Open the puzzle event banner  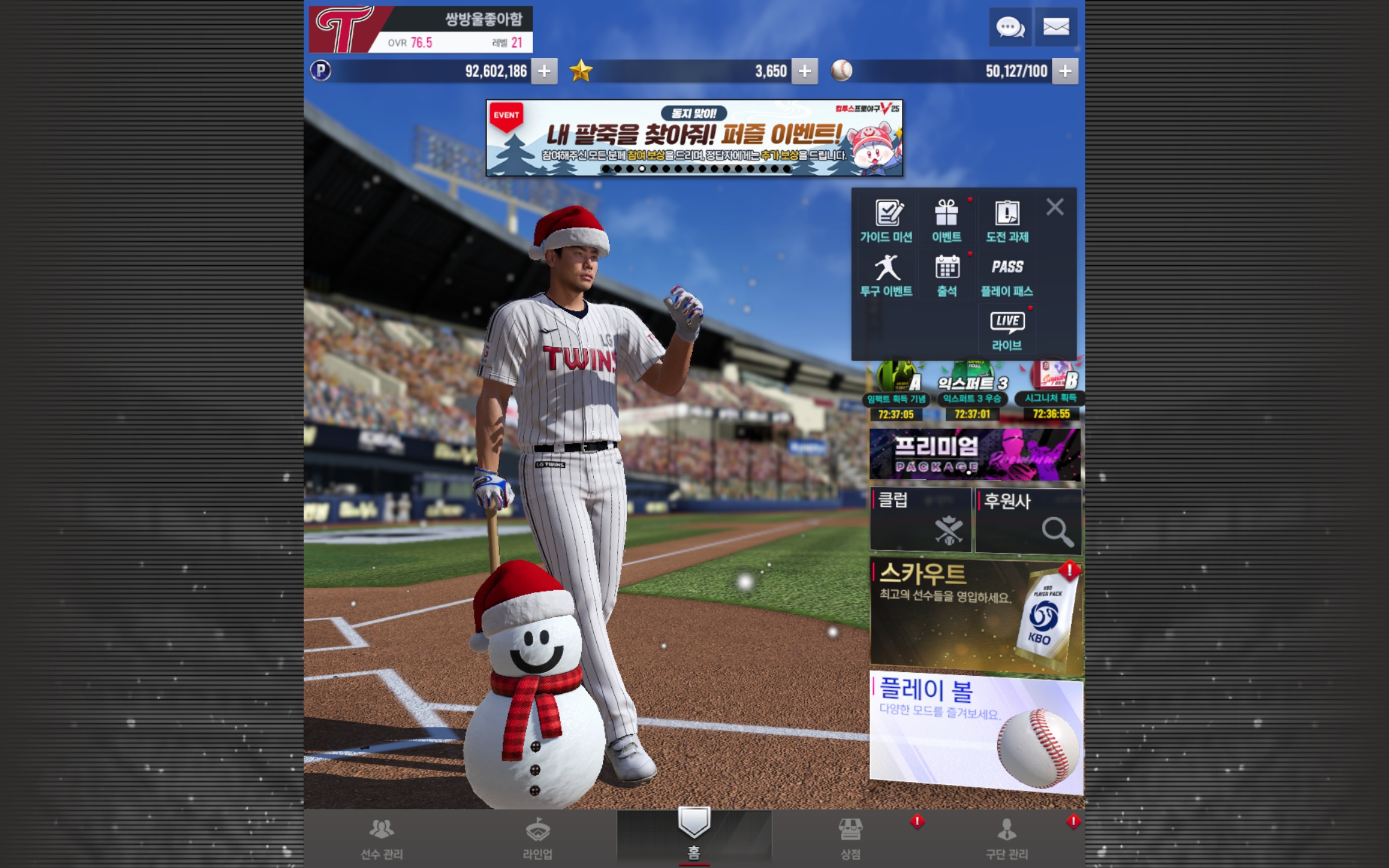(694, 138)
